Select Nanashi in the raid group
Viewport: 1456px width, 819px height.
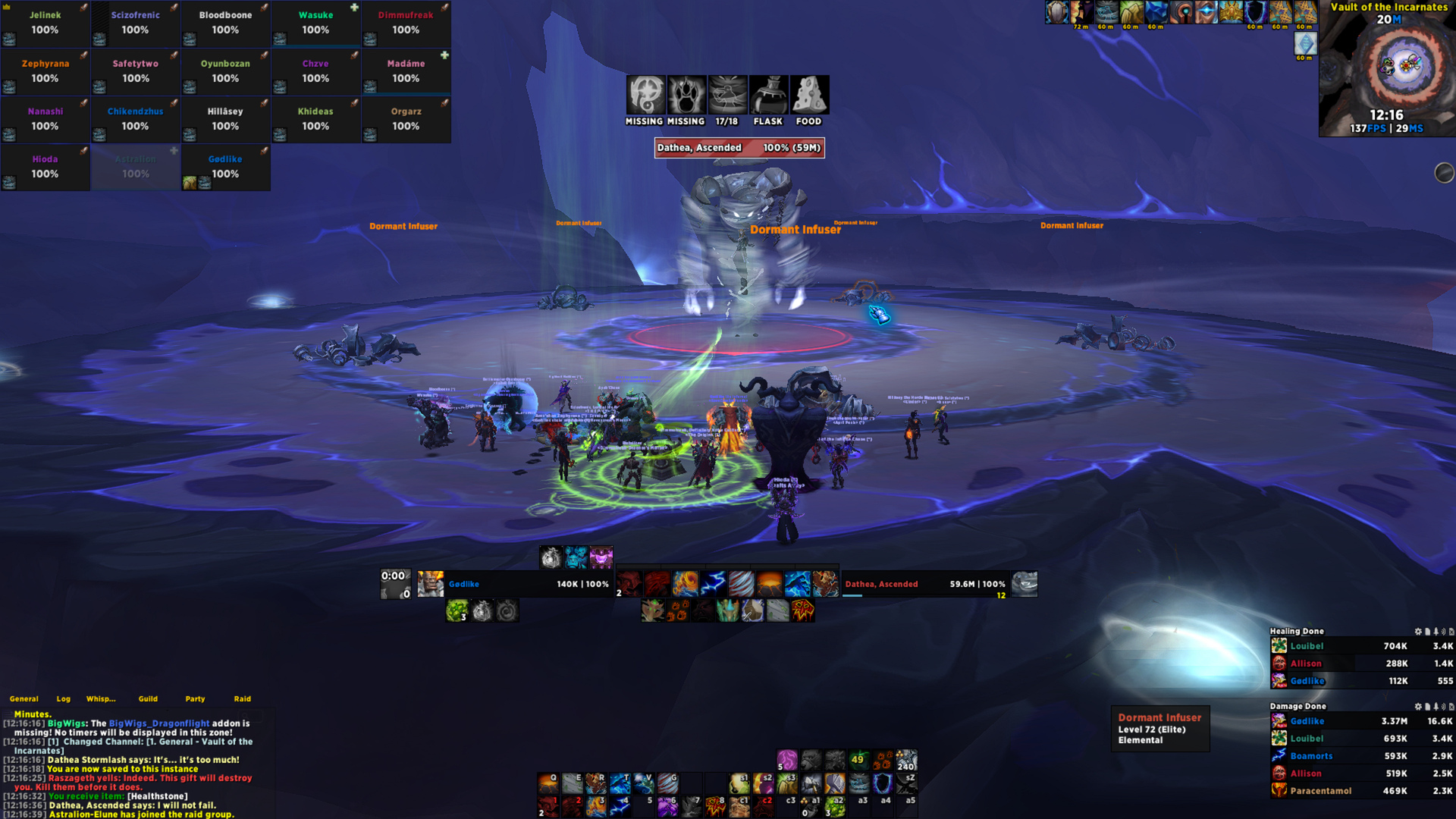(45, 119)
